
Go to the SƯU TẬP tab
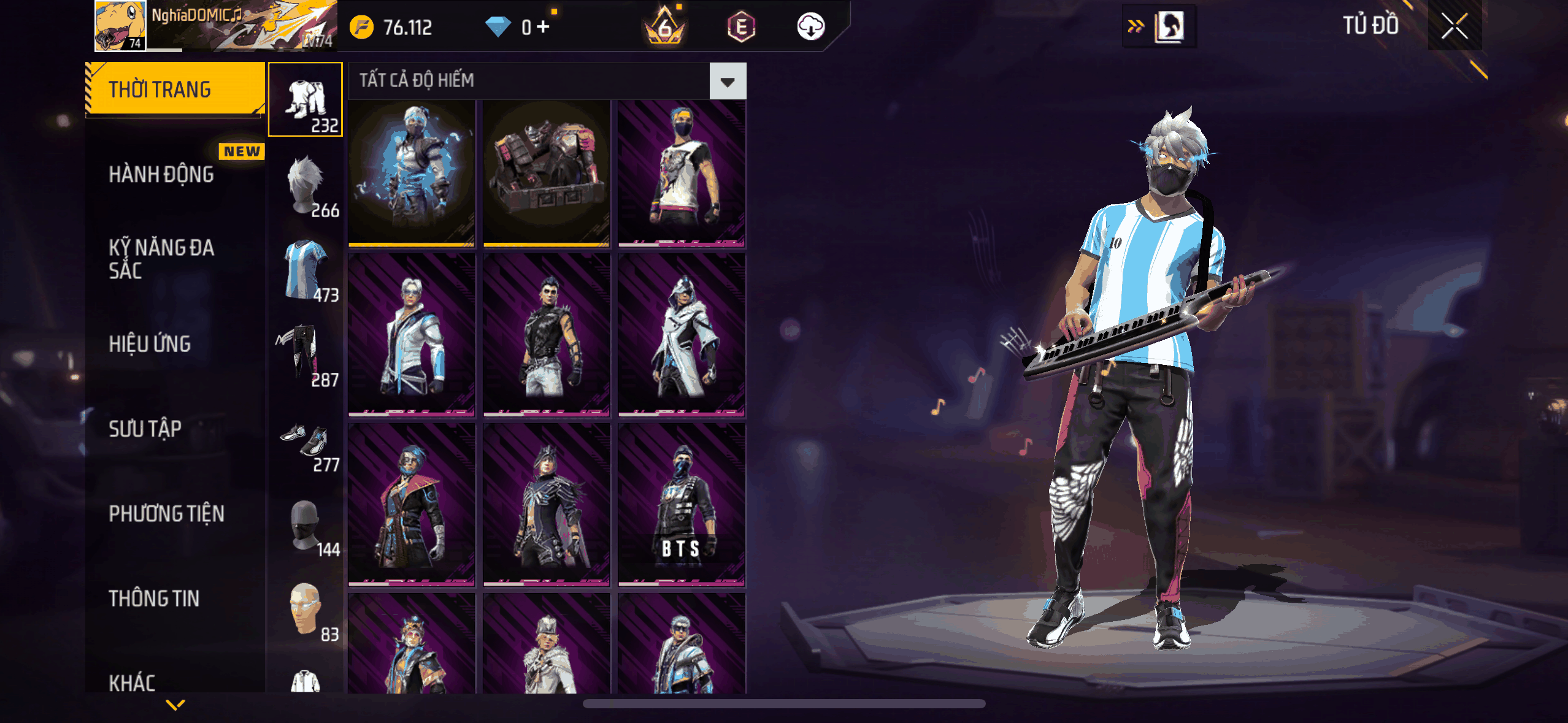pyautogui.click(x=145, y=429)
